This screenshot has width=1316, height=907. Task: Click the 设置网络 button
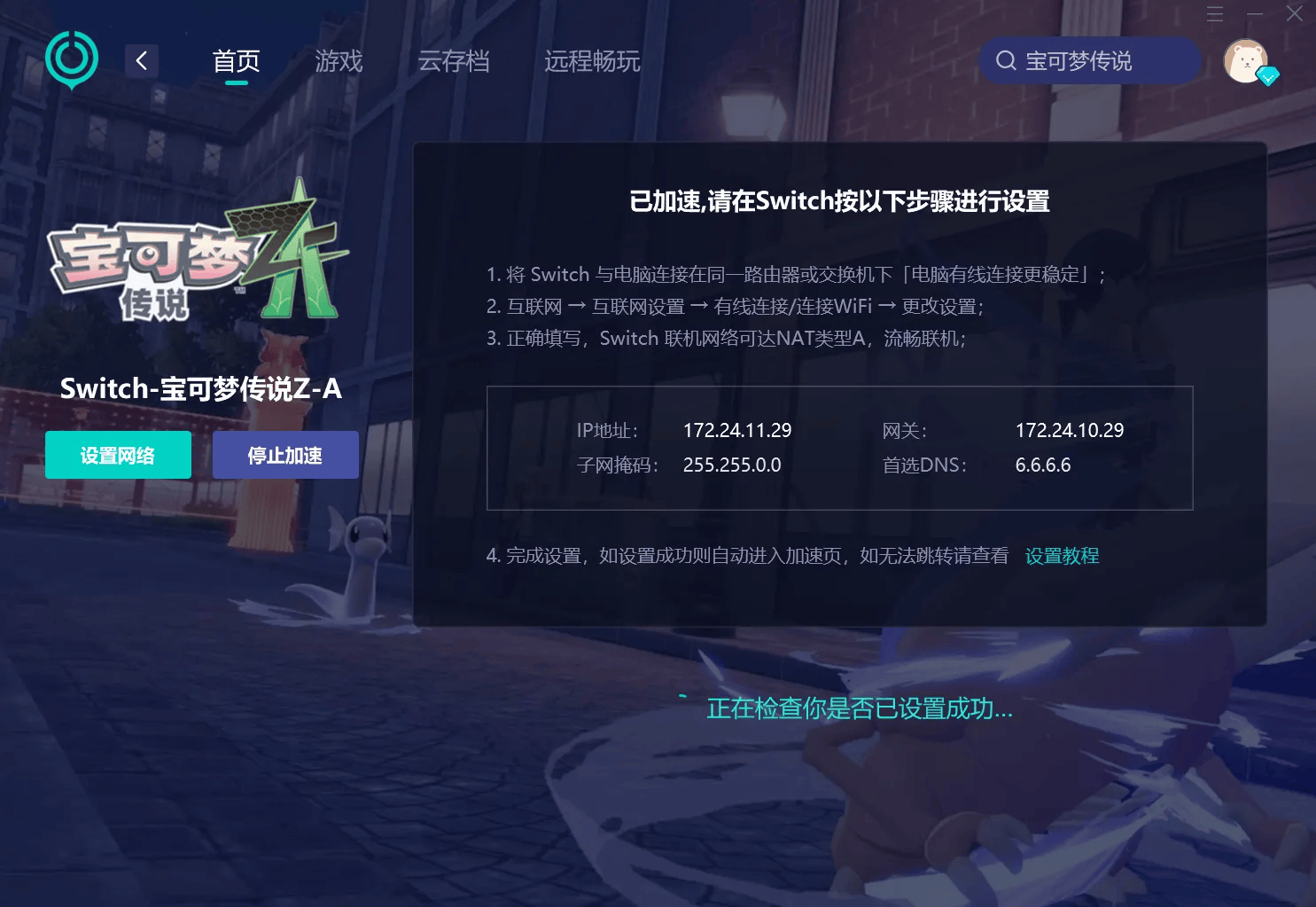(x=118, y=455)
